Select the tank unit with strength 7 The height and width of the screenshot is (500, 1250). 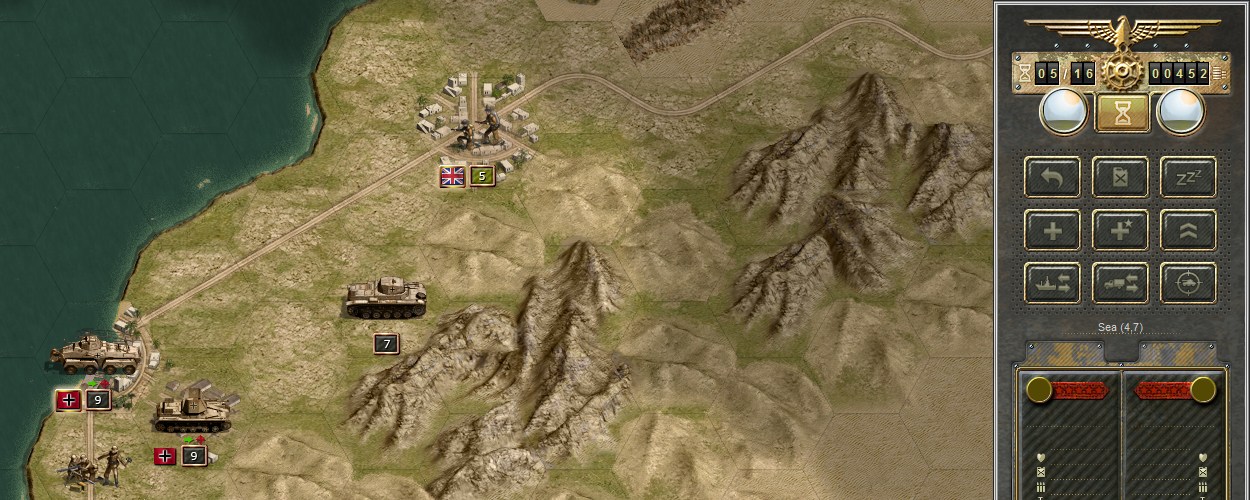tap(386, 297)
